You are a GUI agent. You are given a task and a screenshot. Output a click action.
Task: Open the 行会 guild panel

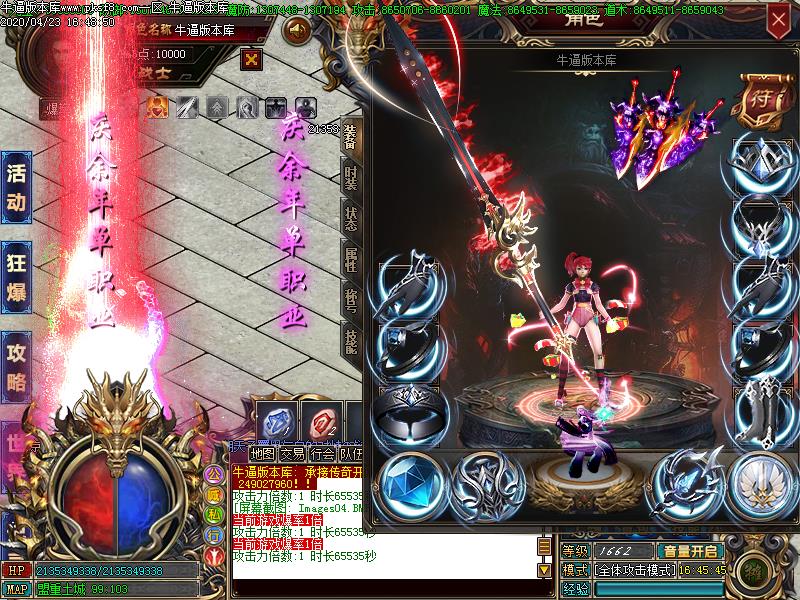pos(322,453)
